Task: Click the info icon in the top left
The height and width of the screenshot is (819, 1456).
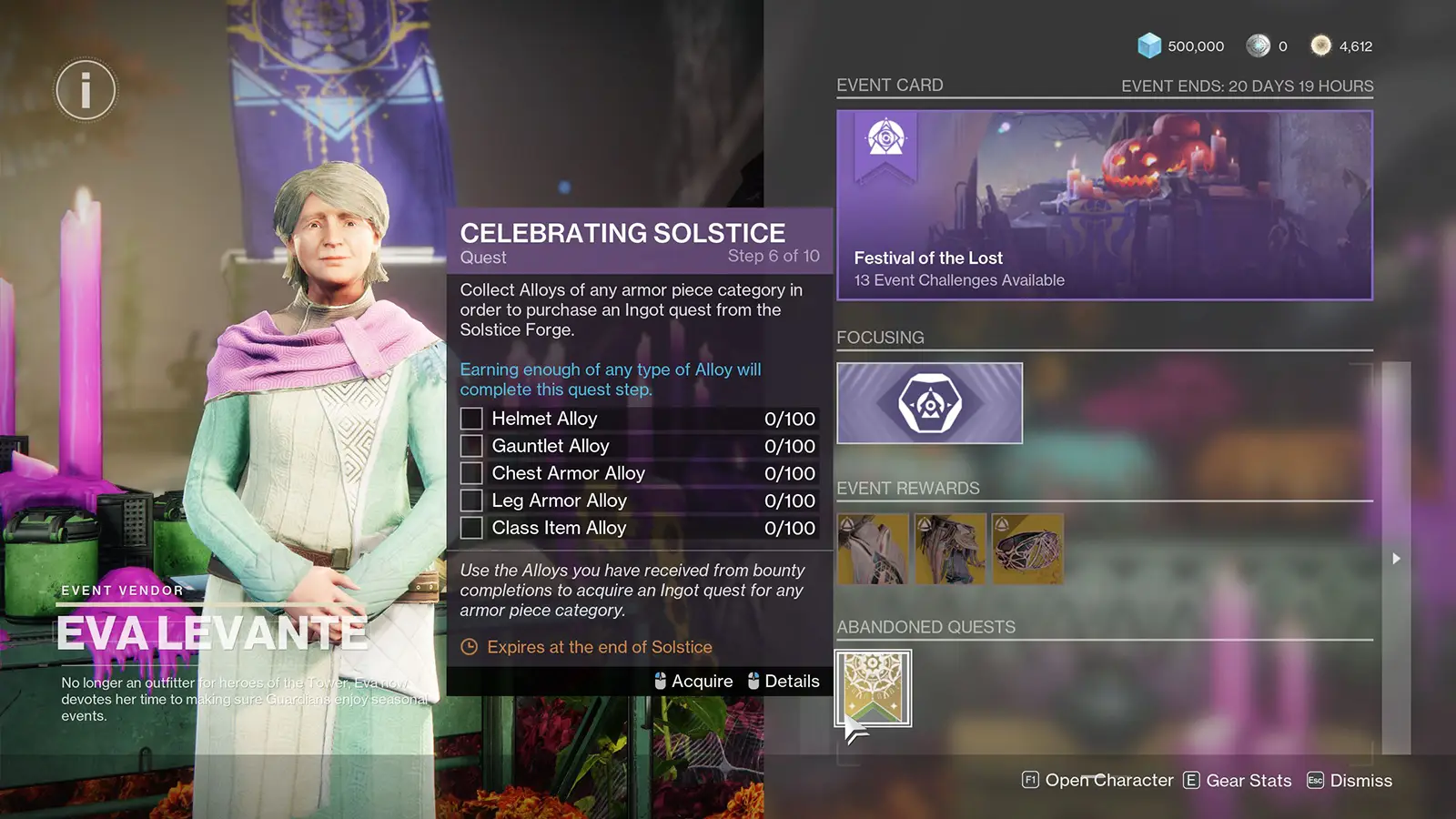Action: [x=86, y=89]
